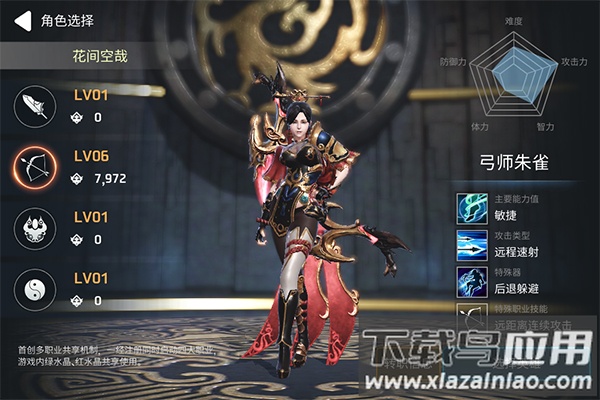Choose the archer bow class icon
The image size is (600, 400).
[35, 168]
